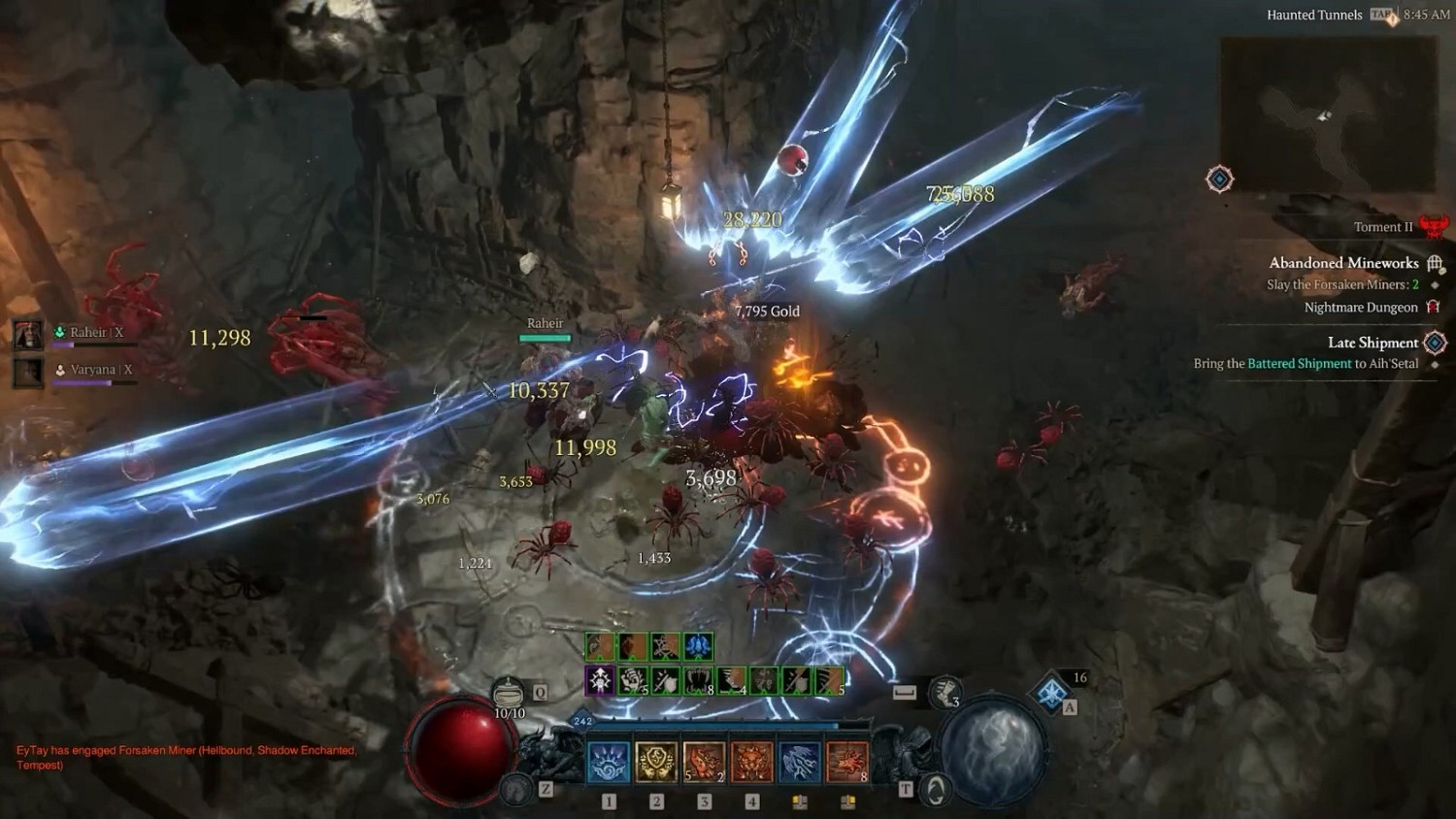Click the purple-bordered buff icon
The image size is (1456, 819).
(600, 680)
